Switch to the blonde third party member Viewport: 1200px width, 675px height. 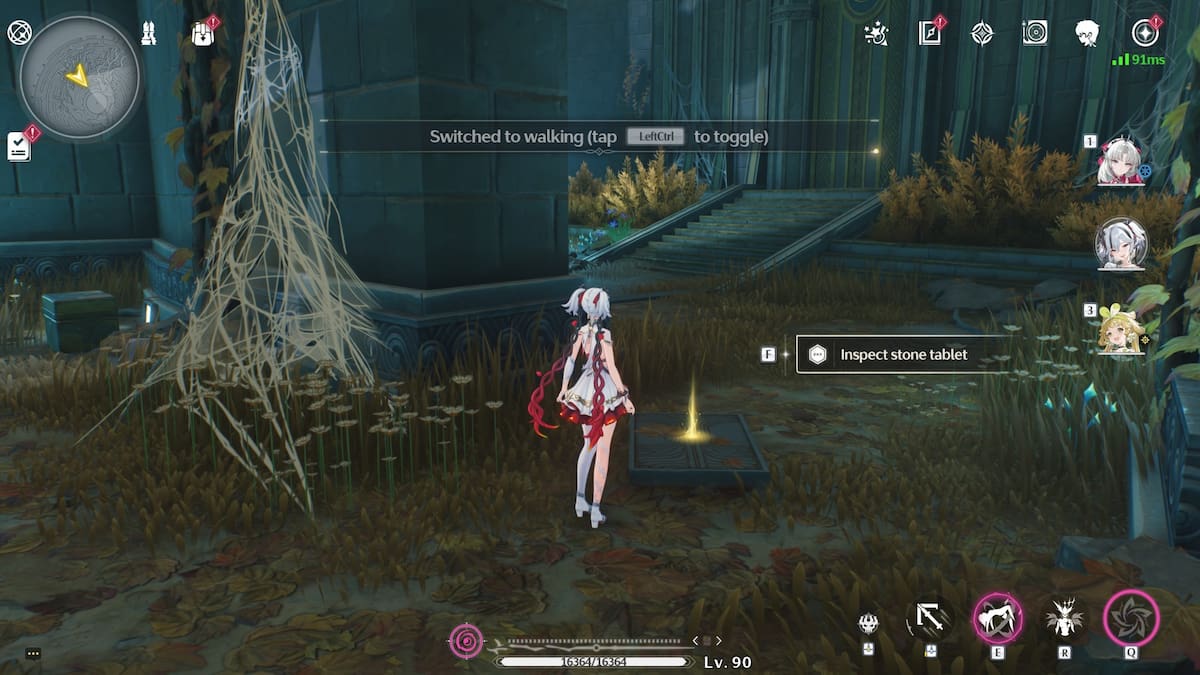click(x=1120, y=330)
